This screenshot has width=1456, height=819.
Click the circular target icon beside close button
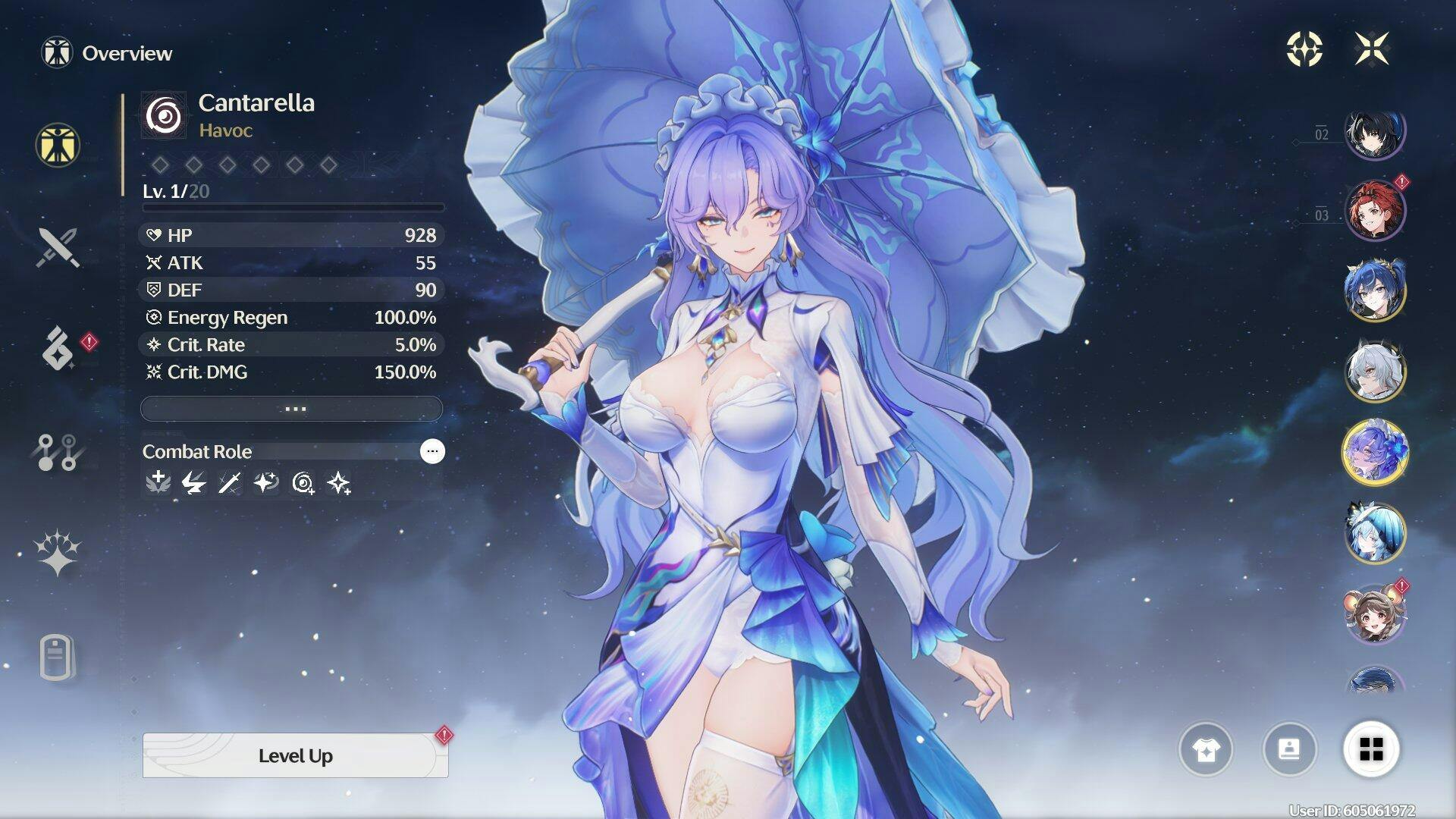coord(1304,49)
